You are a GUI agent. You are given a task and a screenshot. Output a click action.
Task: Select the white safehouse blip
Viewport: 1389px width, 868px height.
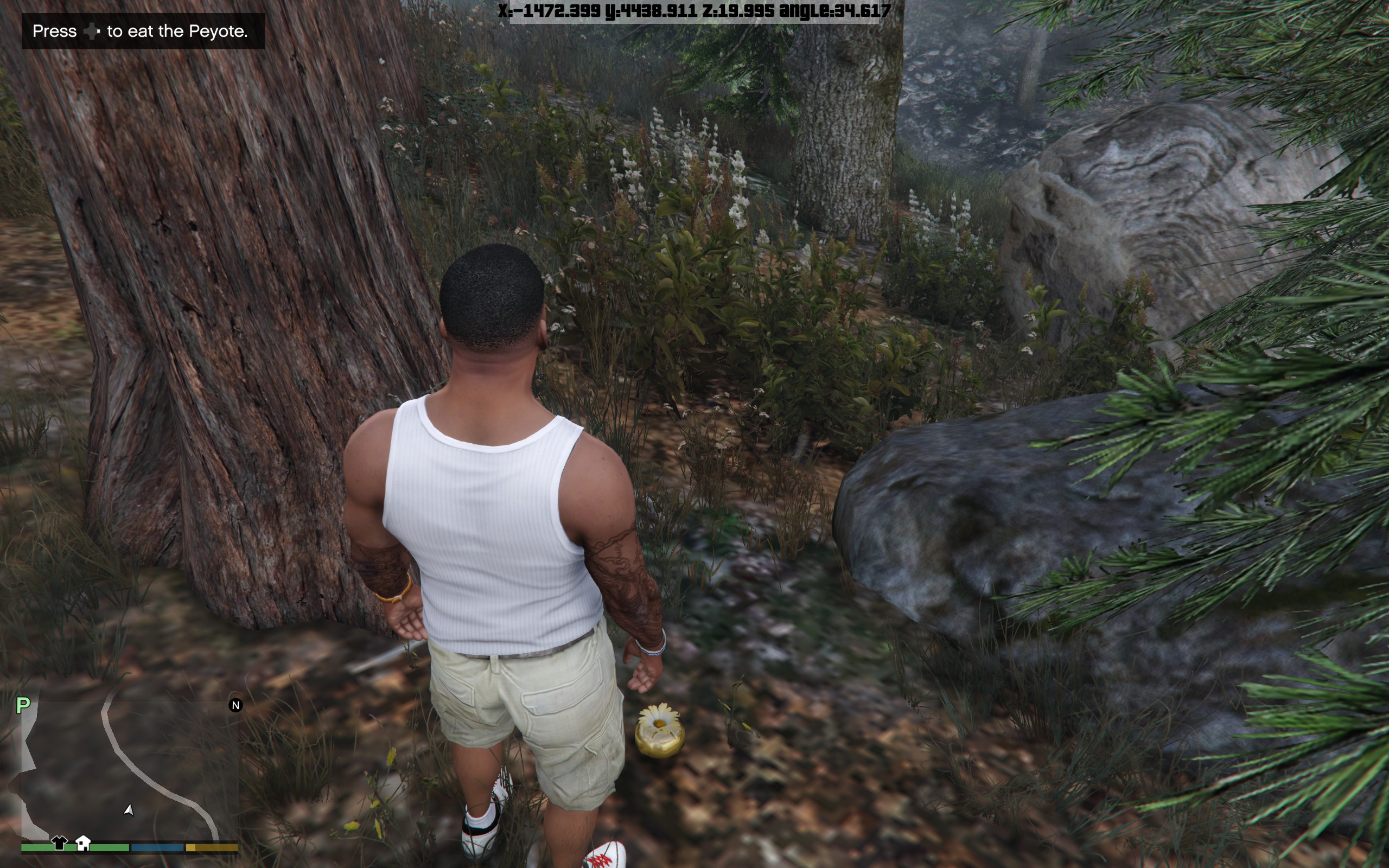tap(83, 842)
